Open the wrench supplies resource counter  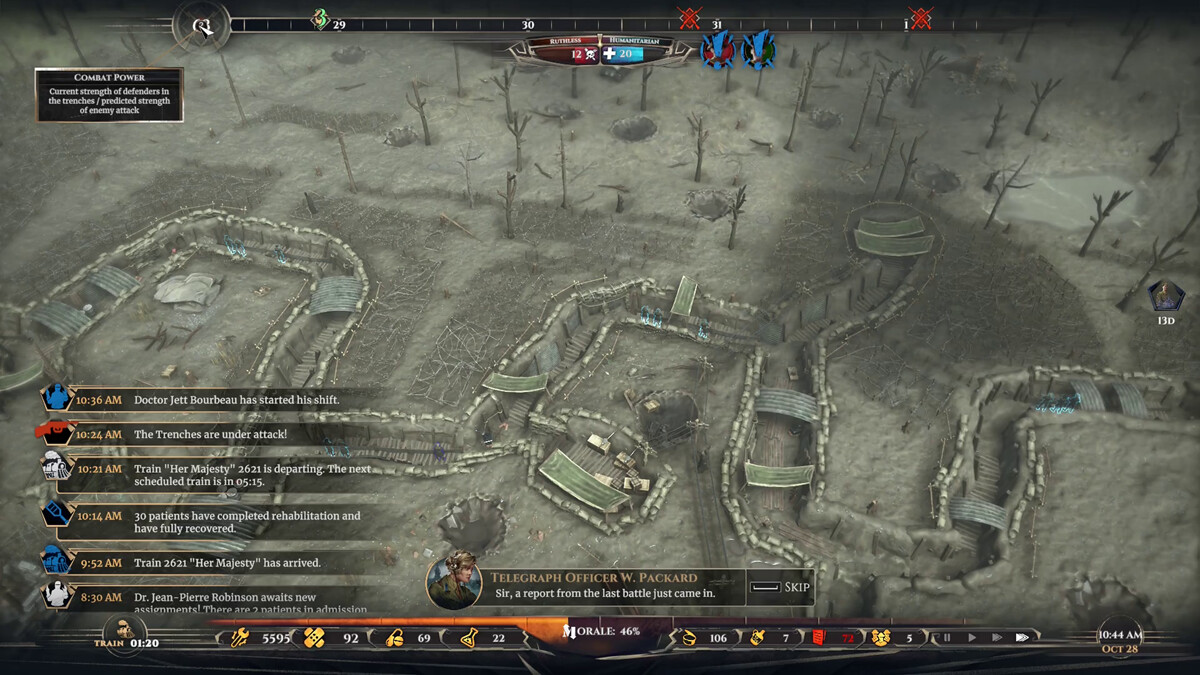coord(239,637)
